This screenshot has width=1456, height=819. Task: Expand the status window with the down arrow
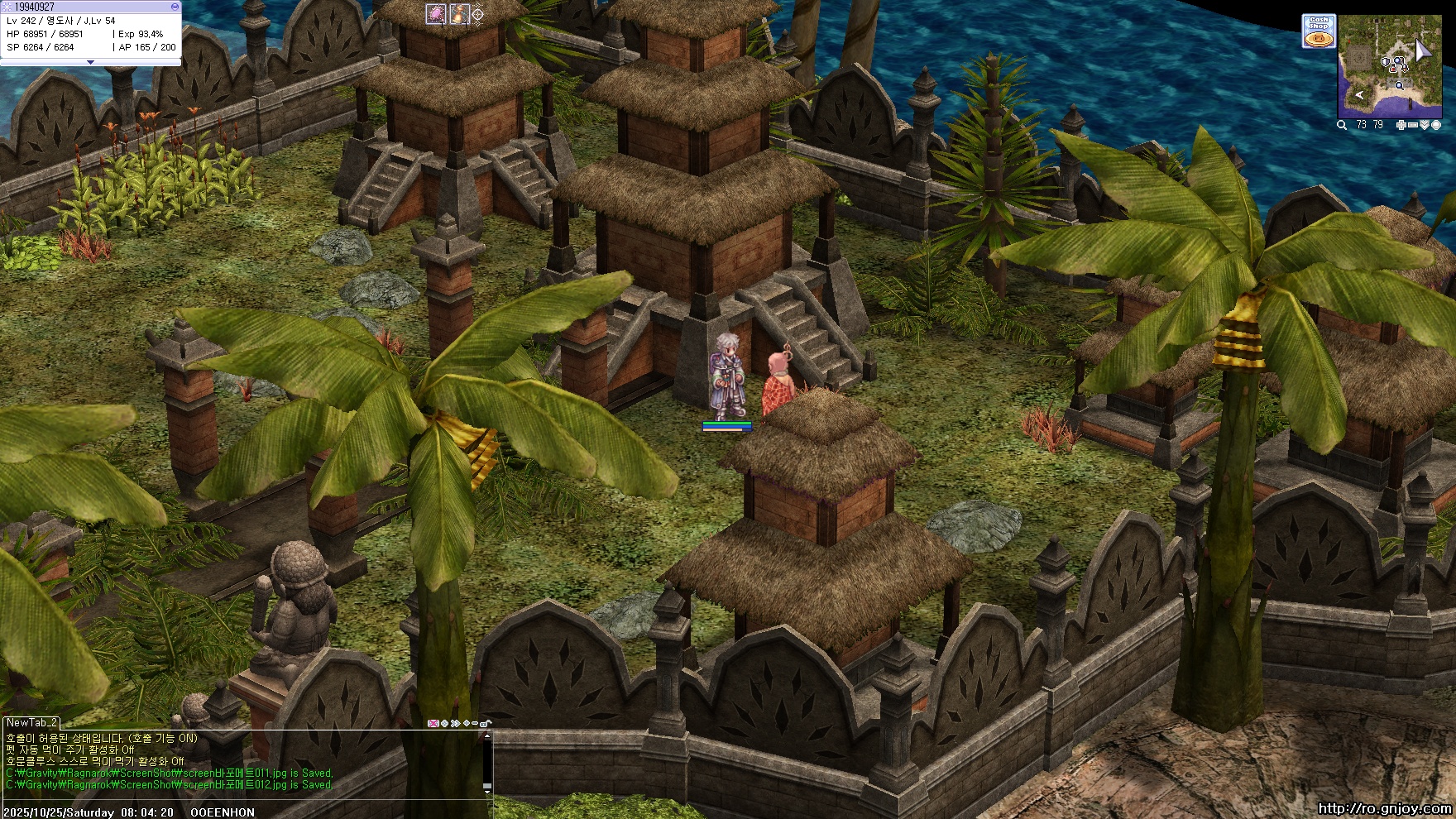[90, 62]
